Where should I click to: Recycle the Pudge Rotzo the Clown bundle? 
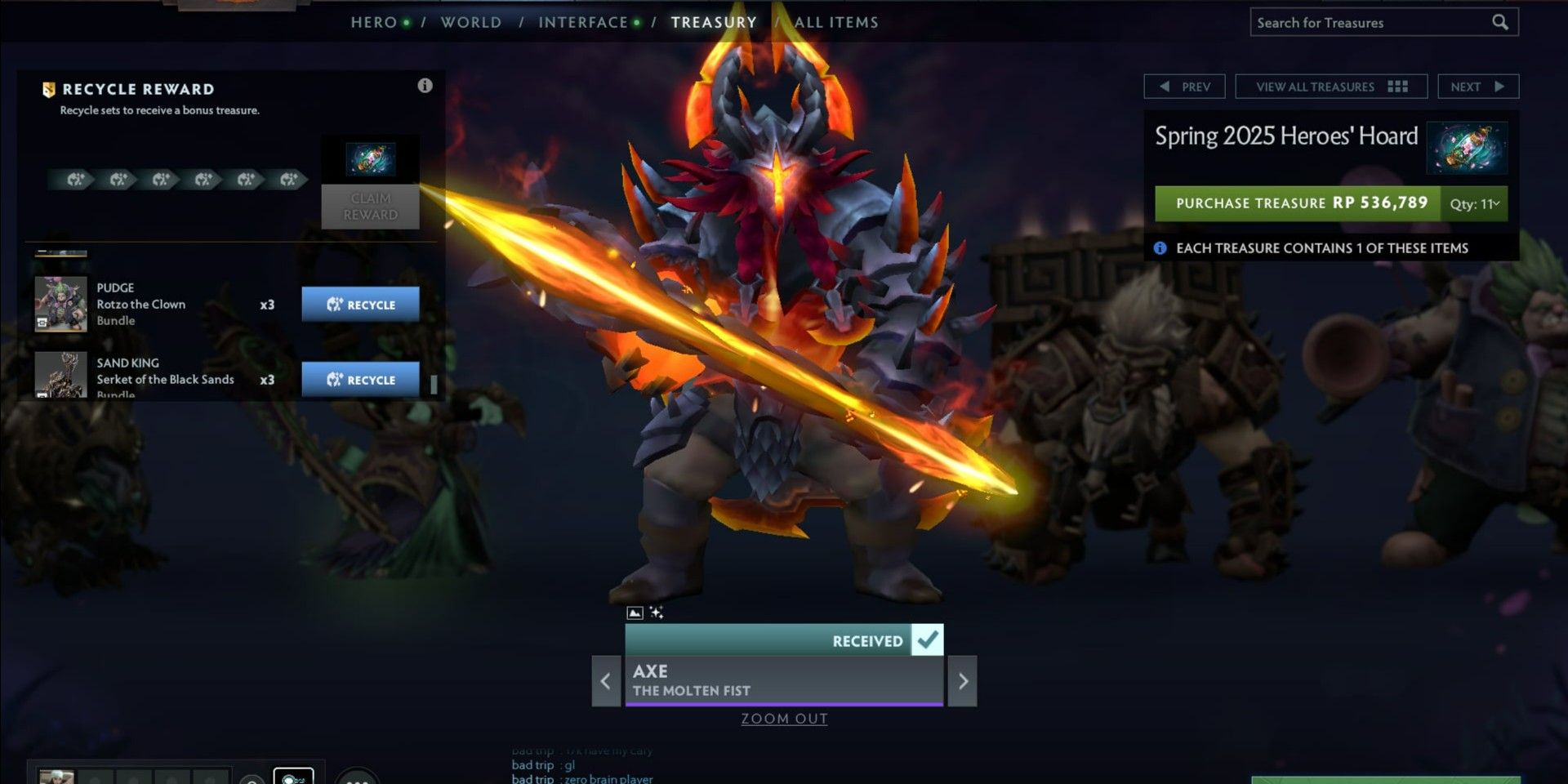360,305
